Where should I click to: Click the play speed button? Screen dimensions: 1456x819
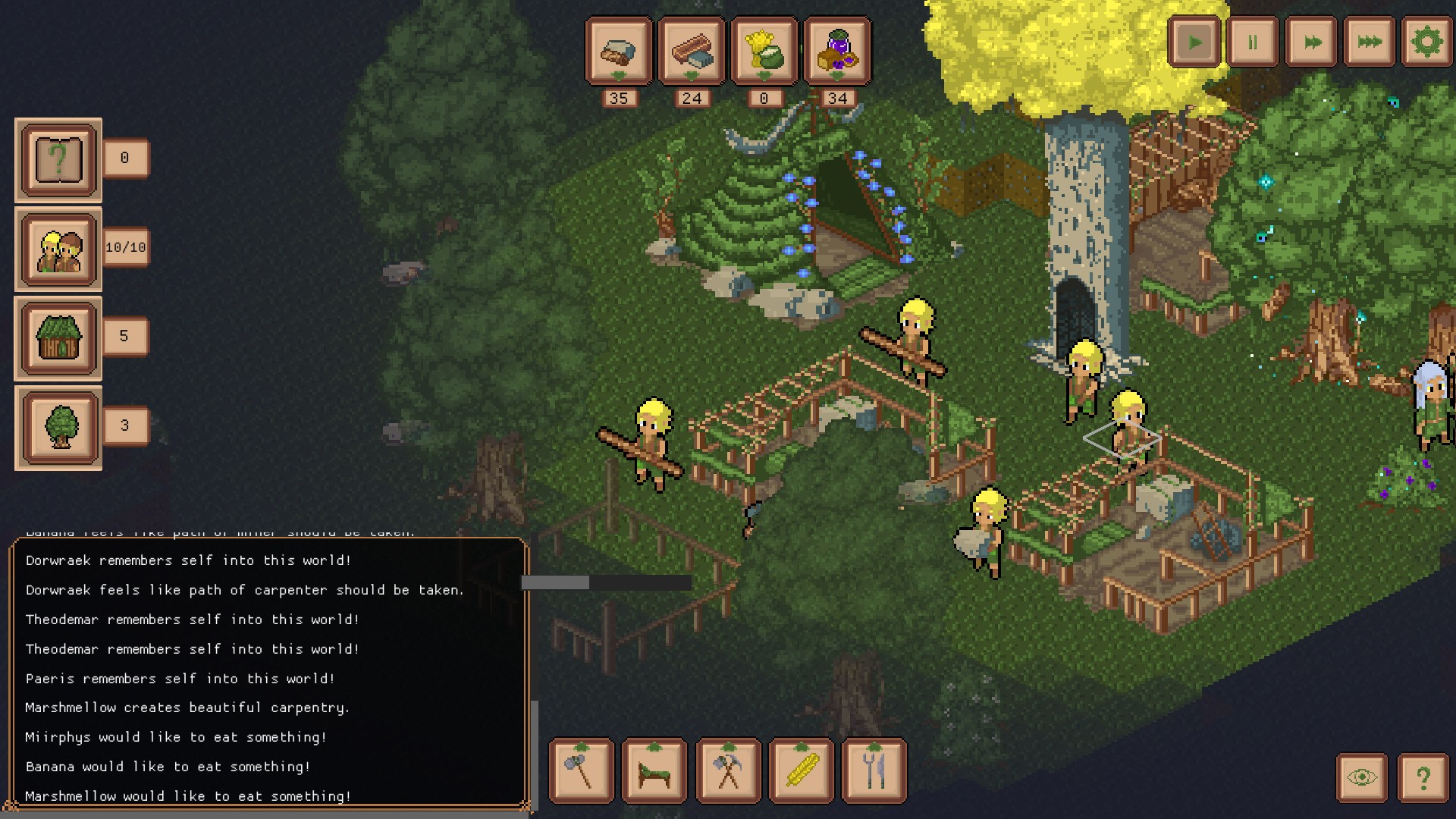point(1194,42)
